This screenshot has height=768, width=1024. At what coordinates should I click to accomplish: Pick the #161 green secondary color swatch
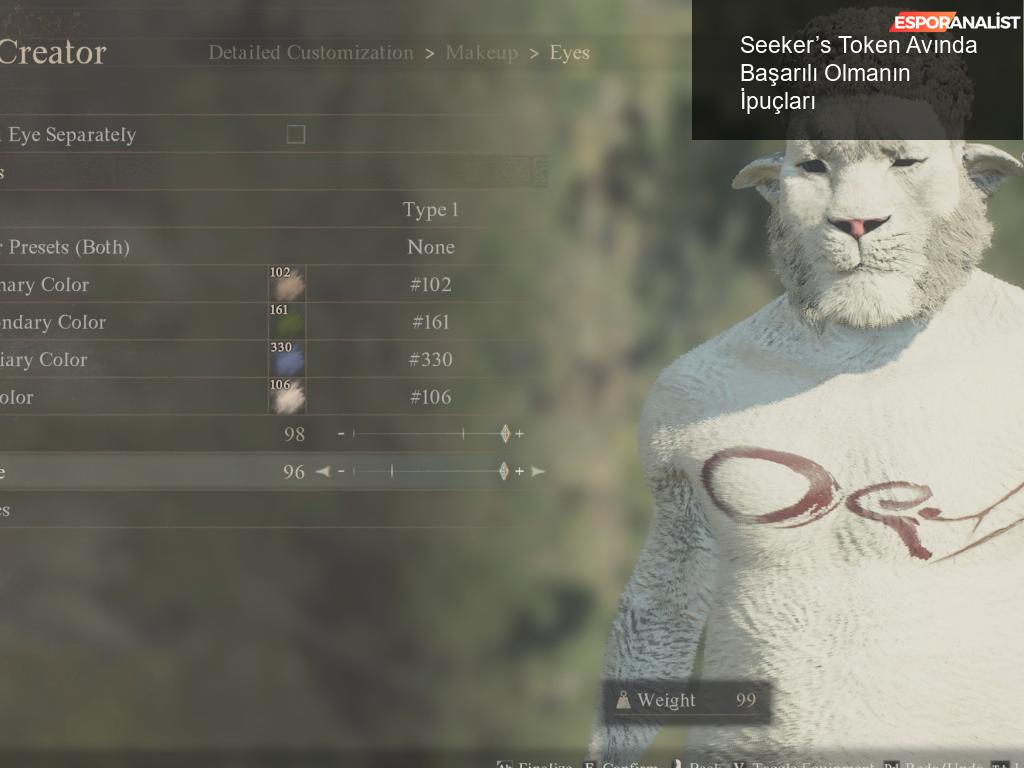(287, 322)
